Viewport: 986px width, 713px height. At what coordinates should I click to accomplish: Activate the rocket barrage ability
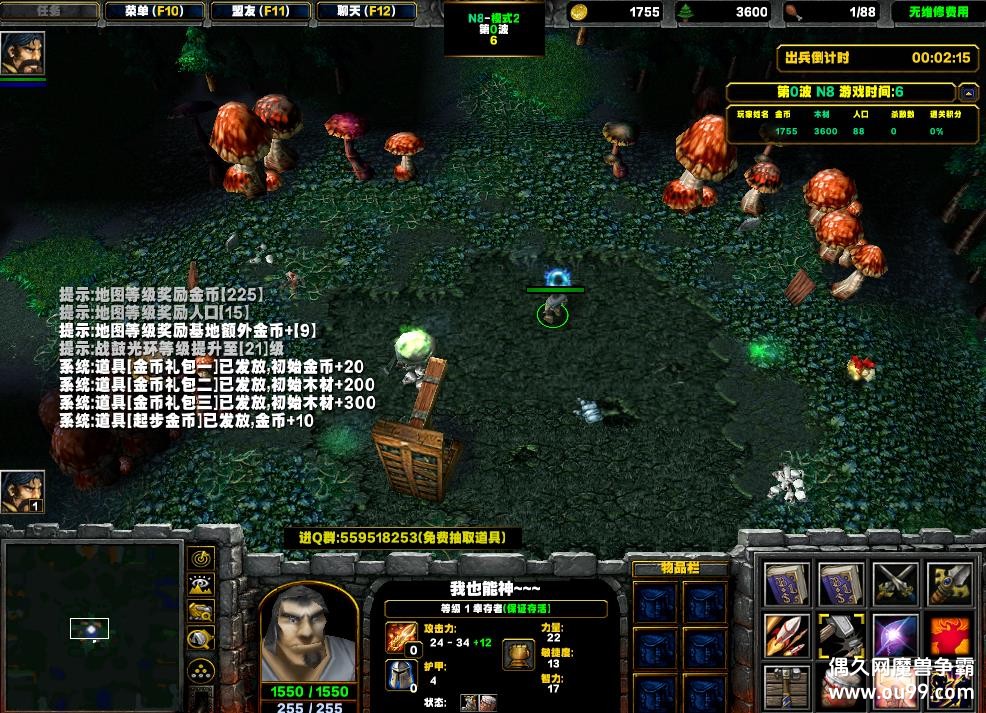[787, 636]
